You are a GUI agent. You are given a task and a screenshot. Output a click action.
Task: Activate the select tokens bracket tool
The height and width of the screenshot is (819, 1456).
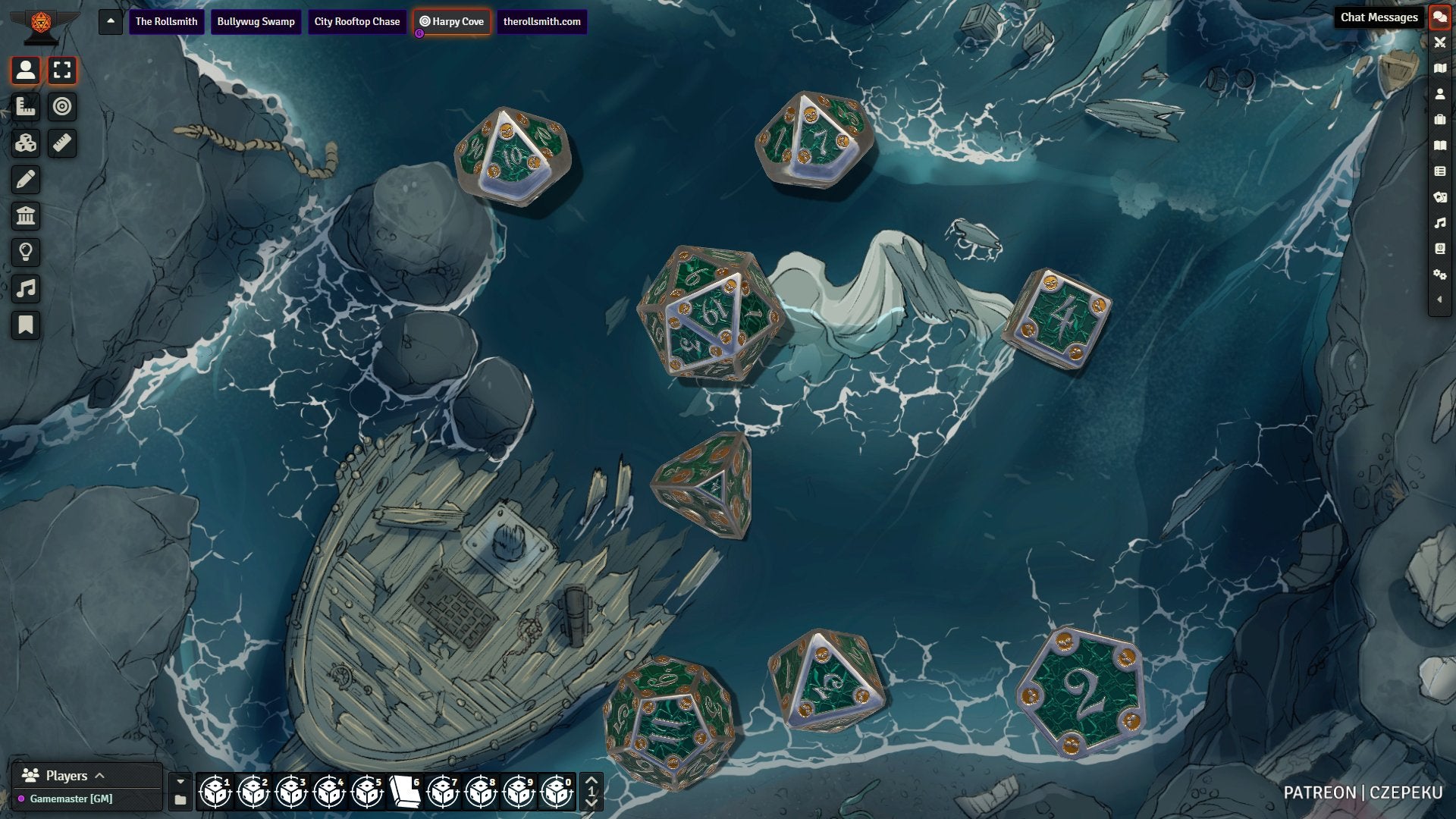click(x=62, y=71)
